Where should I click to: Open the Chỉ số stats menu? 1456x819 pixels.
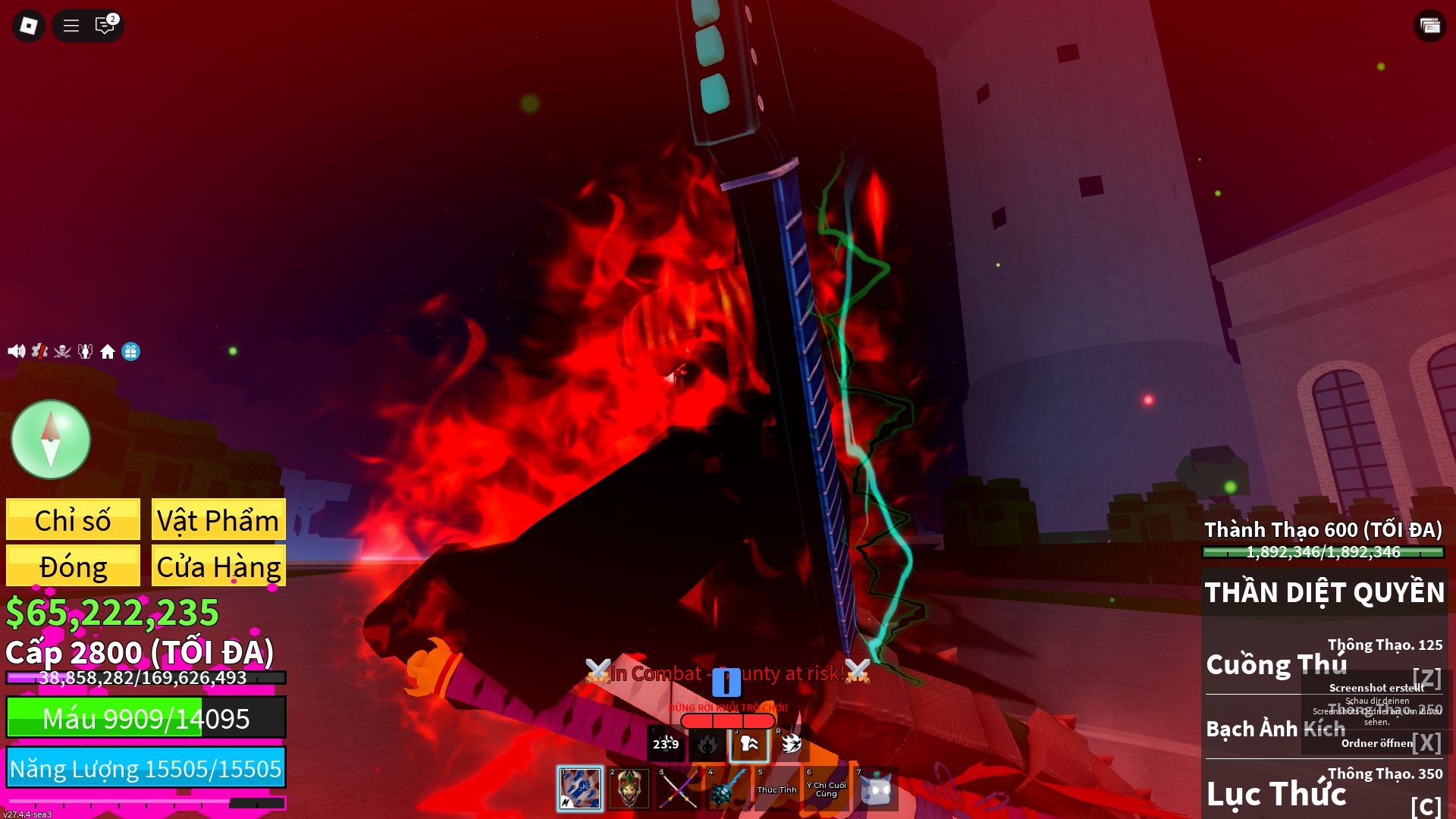[73, 520]
